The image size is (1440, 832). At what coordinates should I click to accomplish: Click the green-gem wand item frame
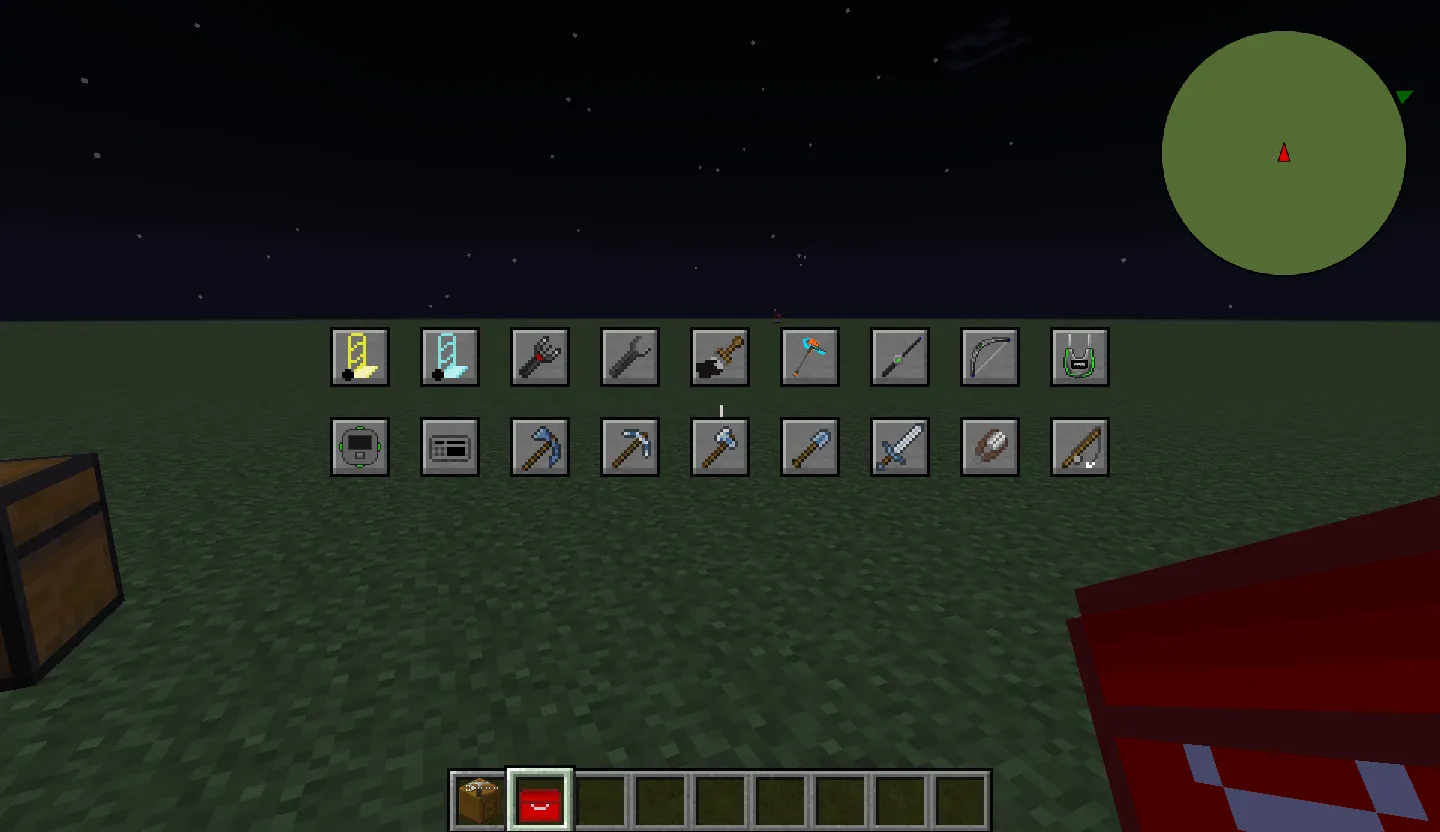point(899,357)
